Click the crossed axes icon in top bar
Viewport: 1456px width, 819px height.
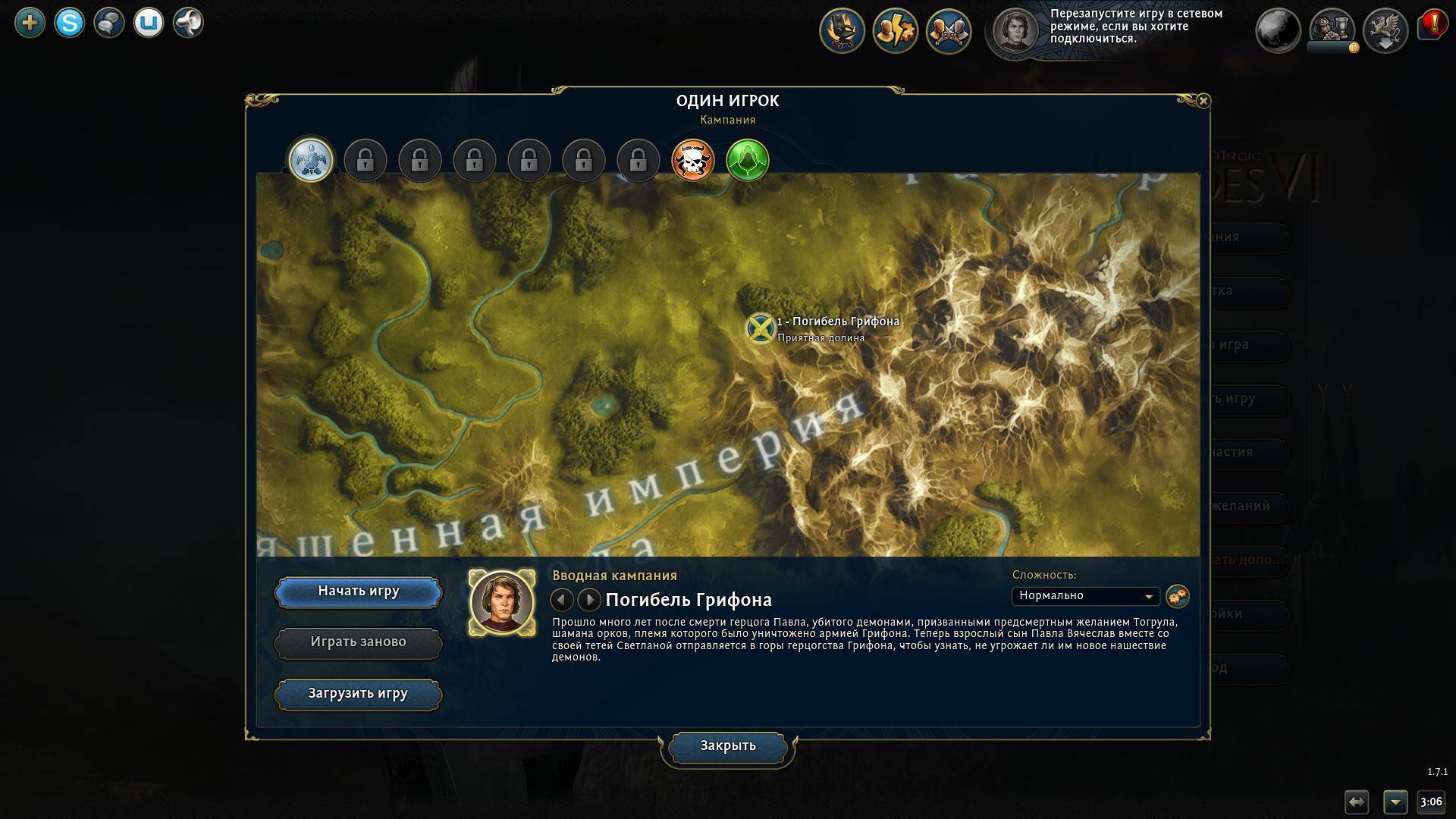pos(949,31)
